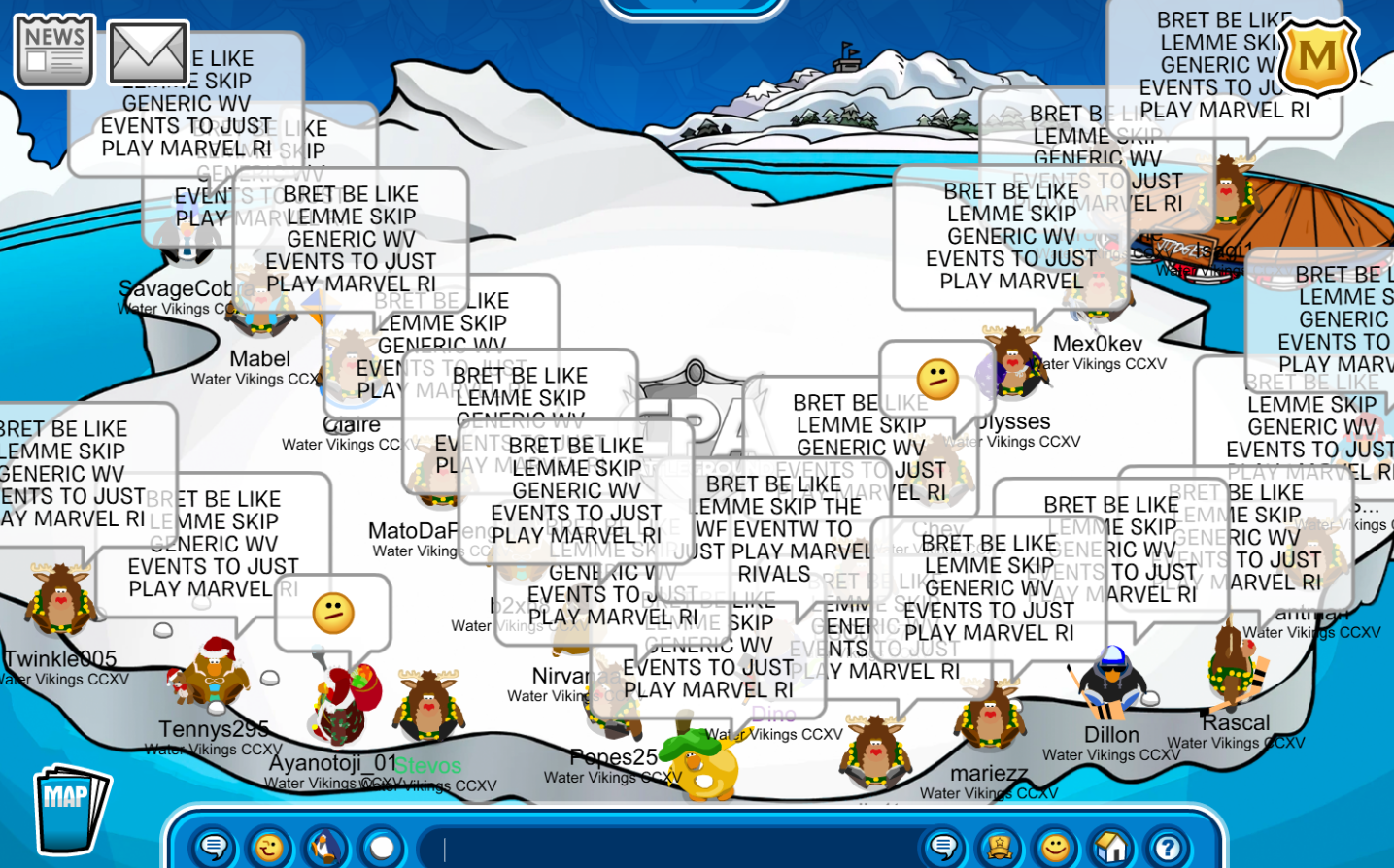This screenshot has height=868, width=1394.
Task: Open the News newspaper
Action: tap(54, 50)
